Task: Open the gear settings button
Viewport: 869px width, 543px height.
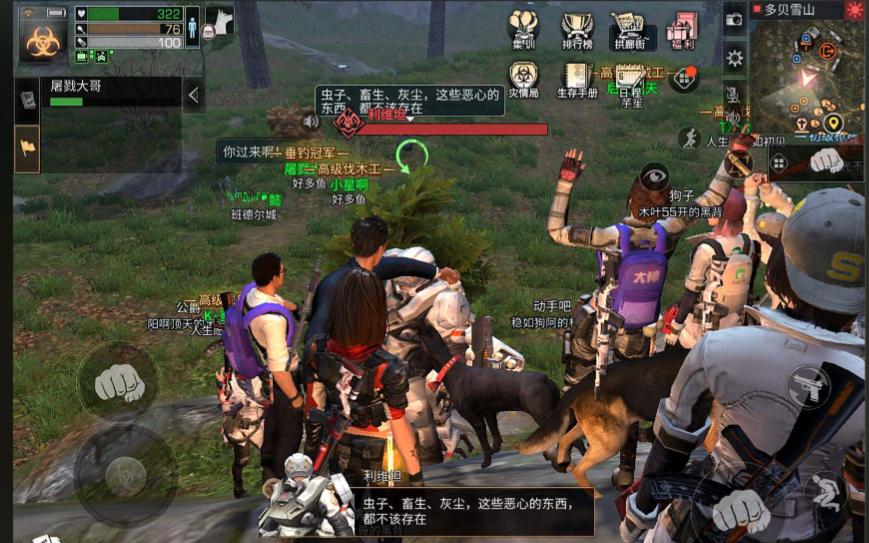Action: pyautogui.click(x=735, y=58)
